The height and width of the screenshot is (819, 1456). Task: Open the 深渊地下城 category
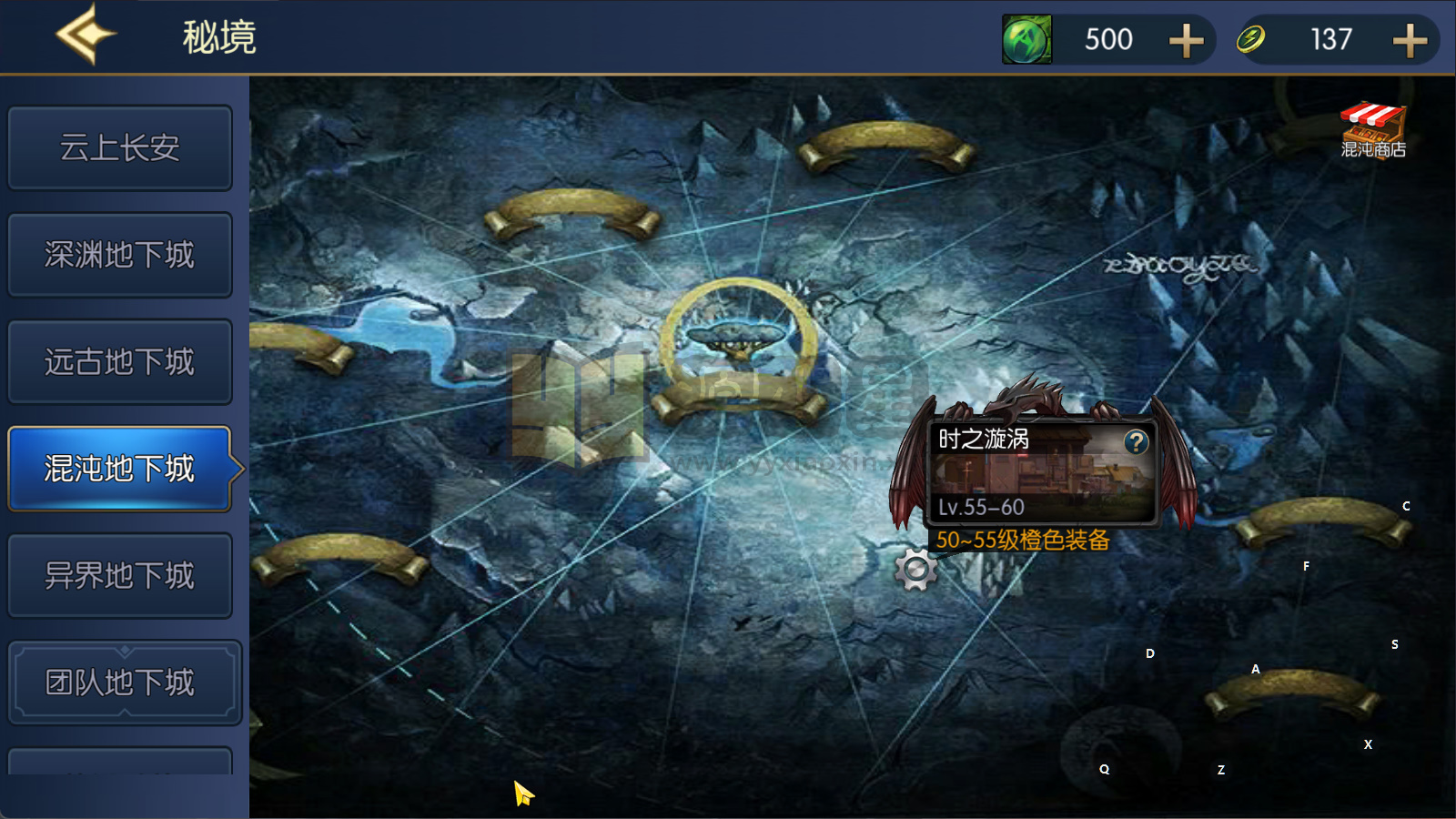119,255
